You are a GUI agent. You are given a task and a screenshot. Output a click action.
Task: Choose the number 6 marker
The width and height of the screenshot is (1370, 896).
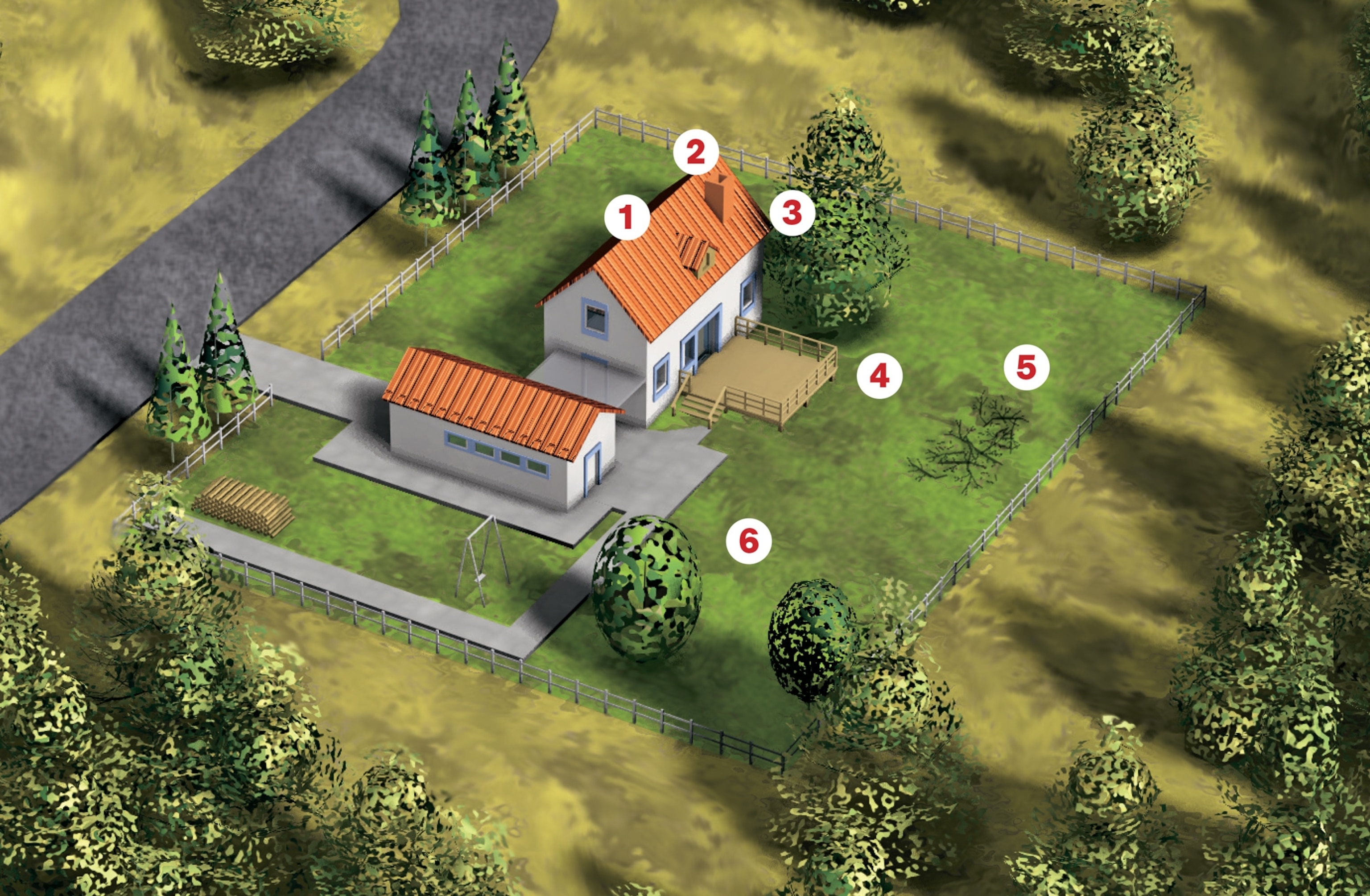point(748,541)
